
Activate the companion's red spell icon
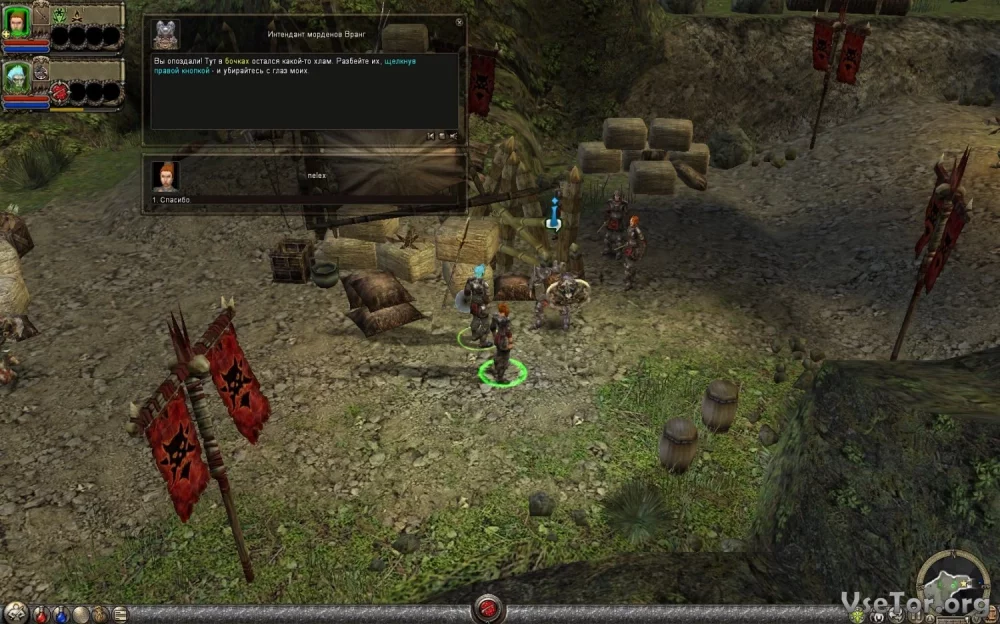58,93
